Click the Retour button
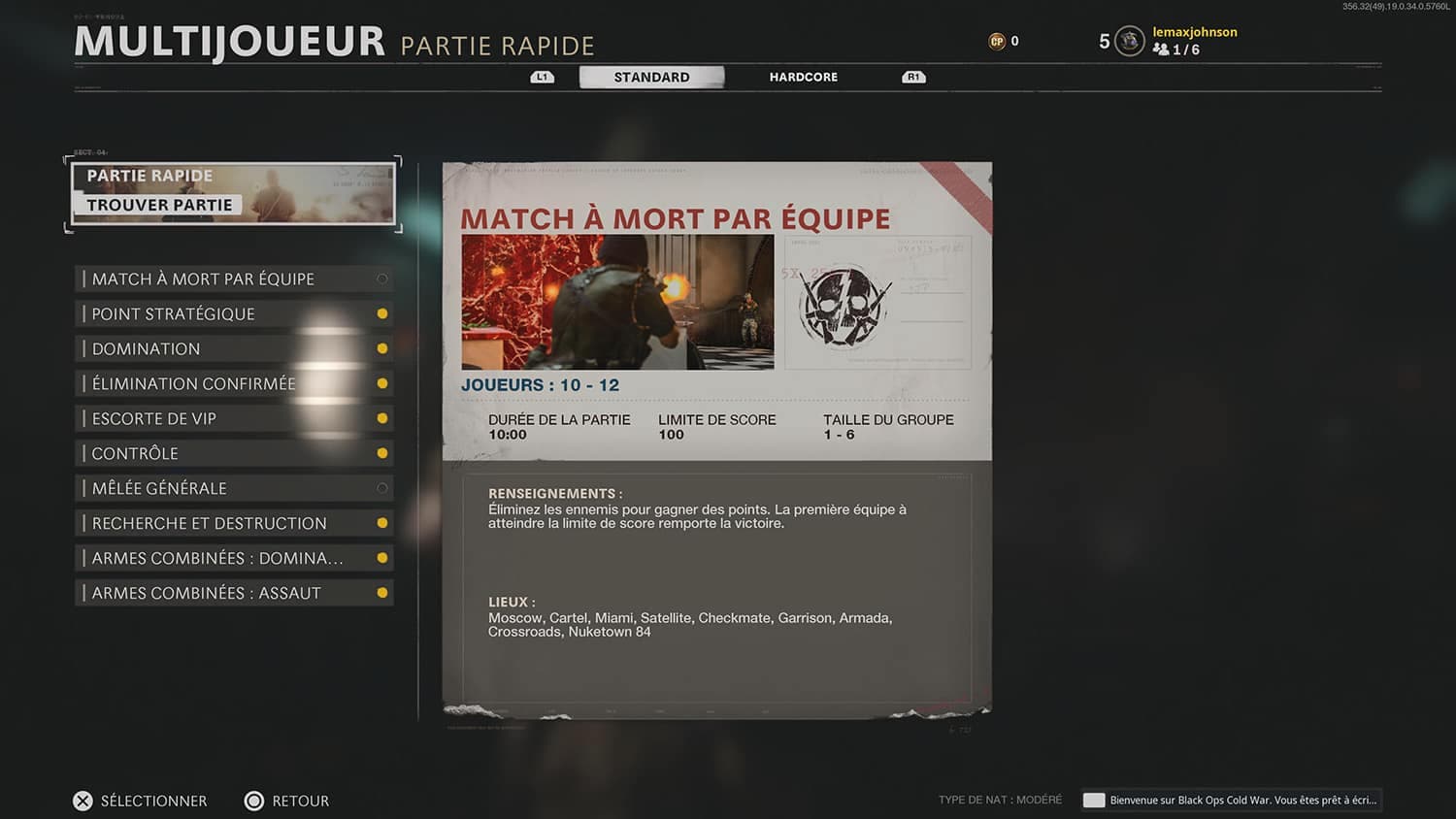Screen dimensions: 1456x819 300,800
